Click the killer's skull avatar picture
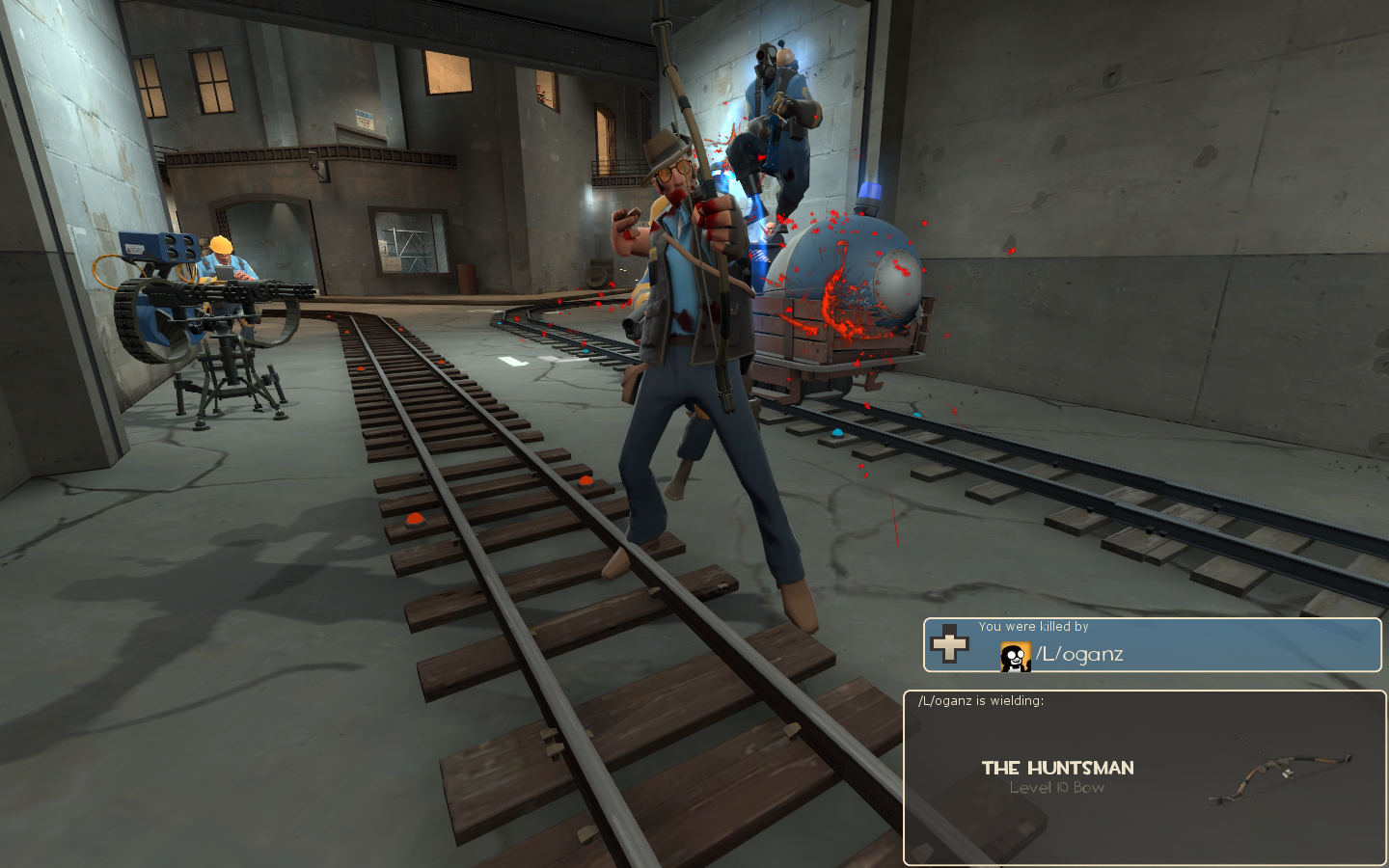1389x868 pixels. pyautogui.click(x=1015, y=657)
